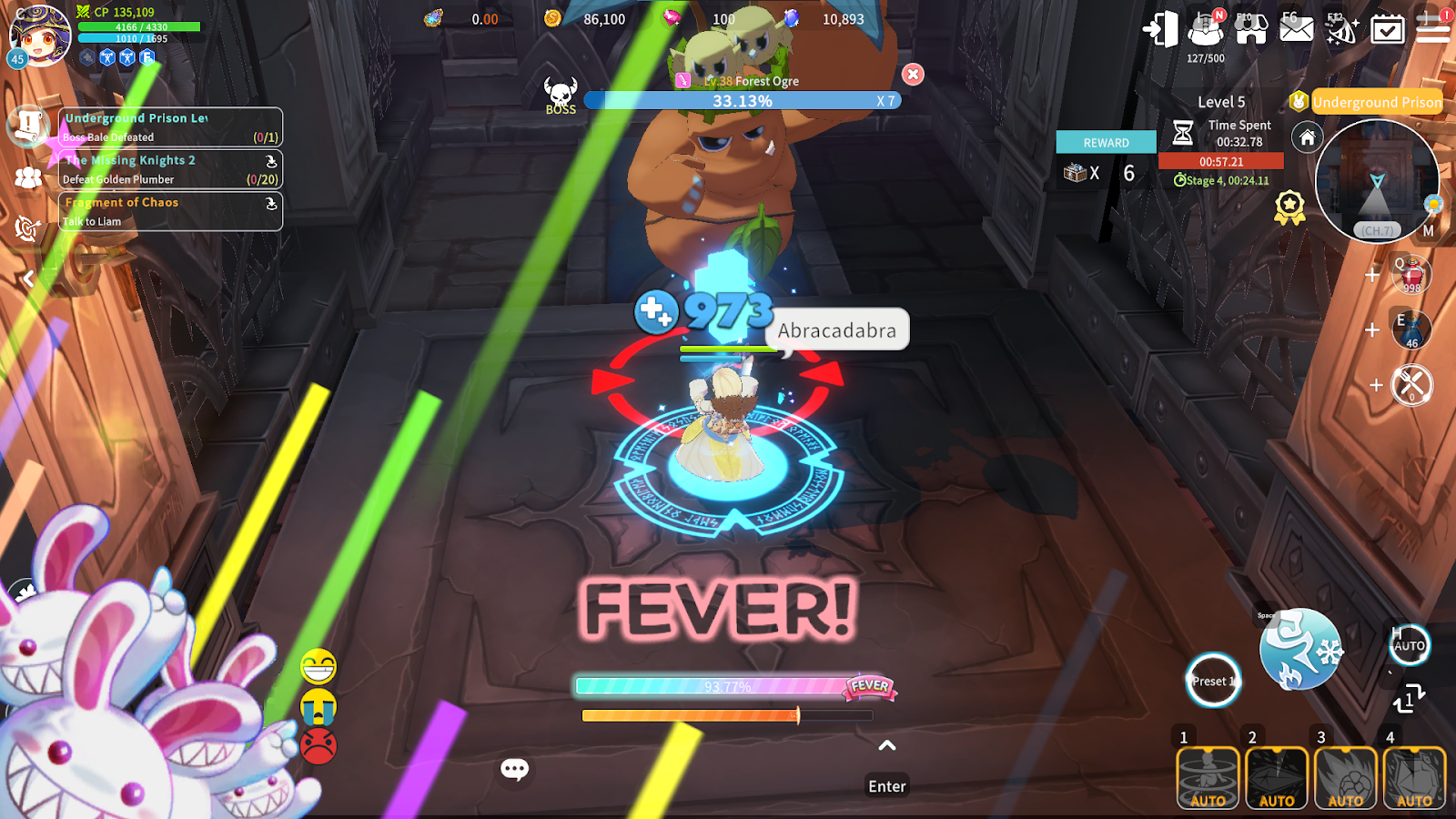This screenshot has width=1456, height=819.
Task: Click the circular minimap
Action: 1377,182
